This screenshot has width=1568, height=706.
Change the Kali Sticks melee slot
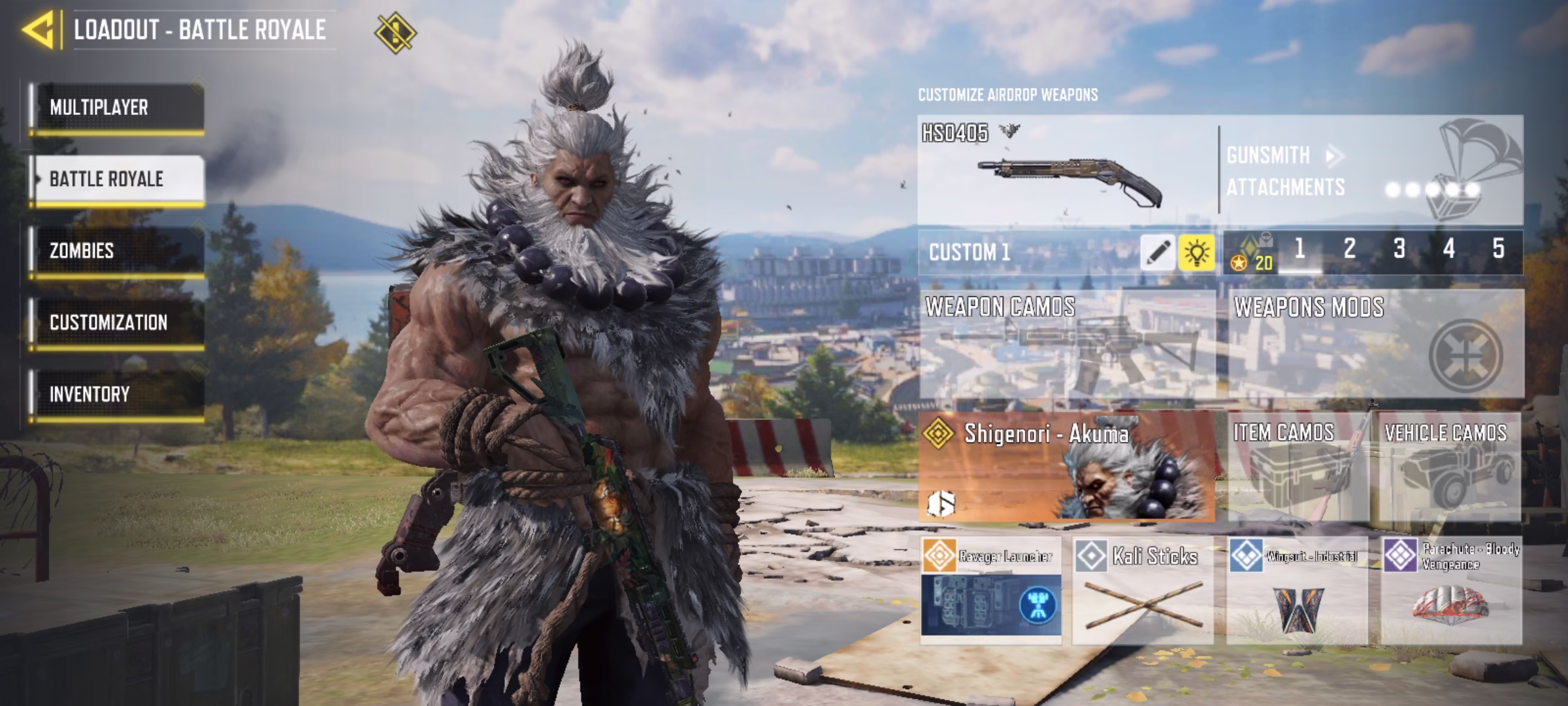(1143, 590)
